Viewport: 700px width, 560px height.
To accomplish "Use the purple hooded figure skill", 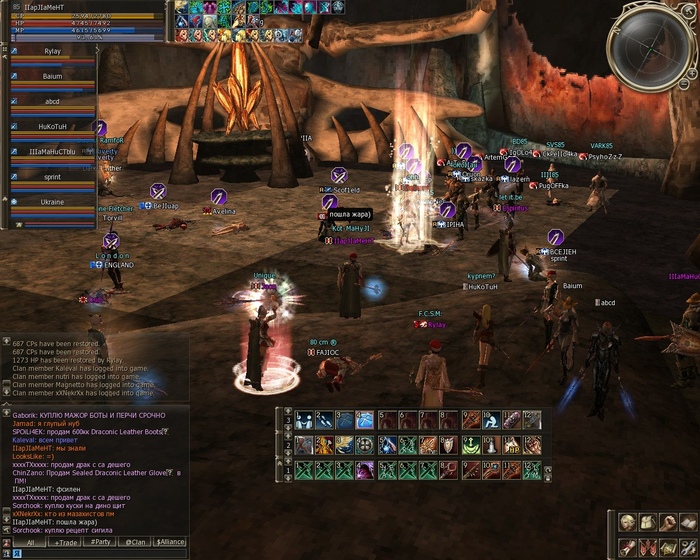I will point(362,470).
